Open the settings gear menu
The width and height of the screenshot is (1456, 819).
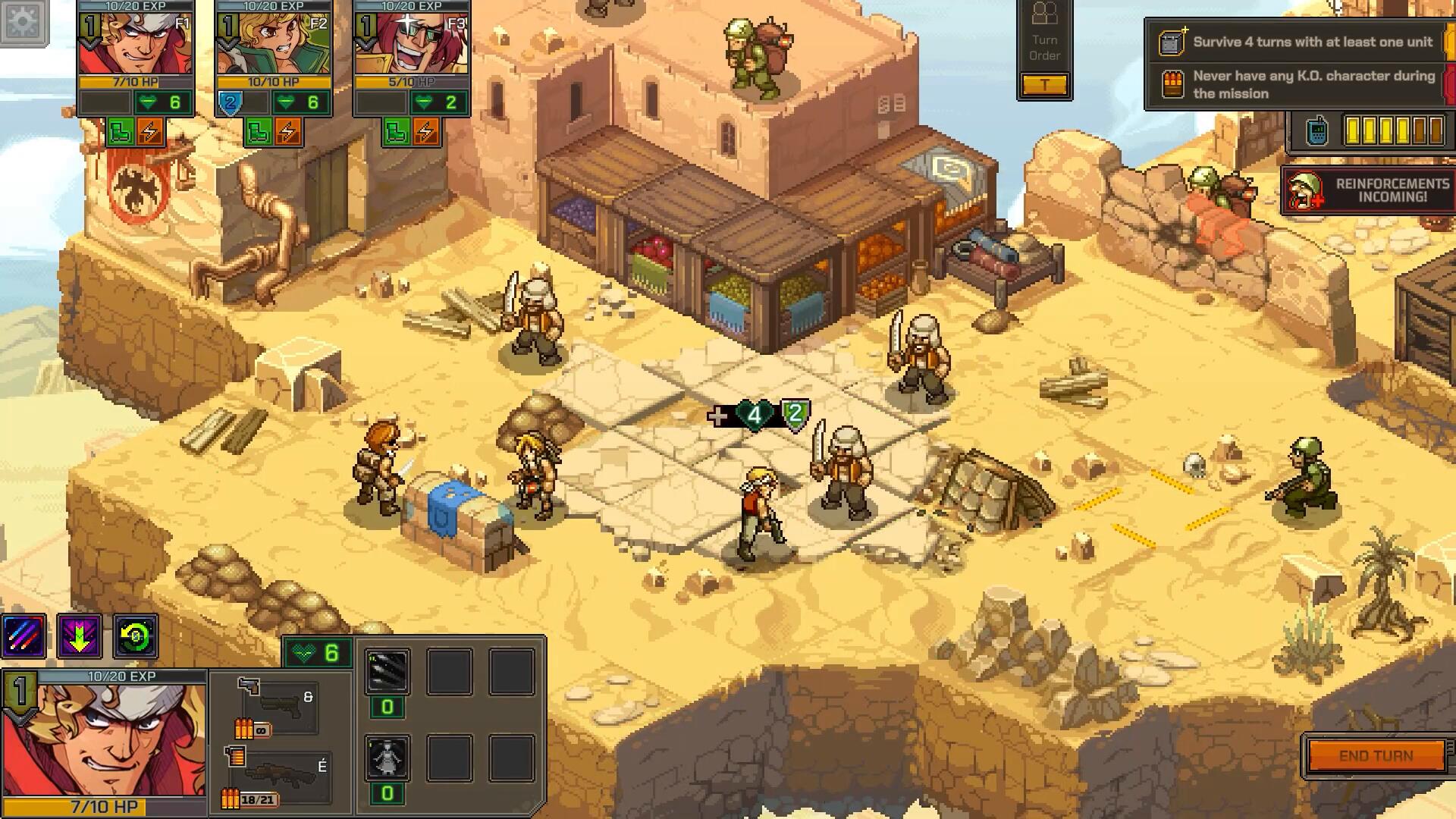click(x=23, y=21)
